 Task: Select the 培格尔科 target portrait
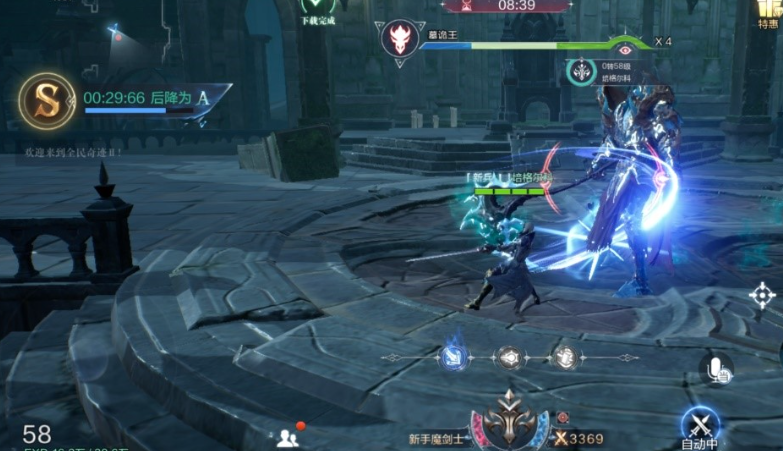(582, 72)
